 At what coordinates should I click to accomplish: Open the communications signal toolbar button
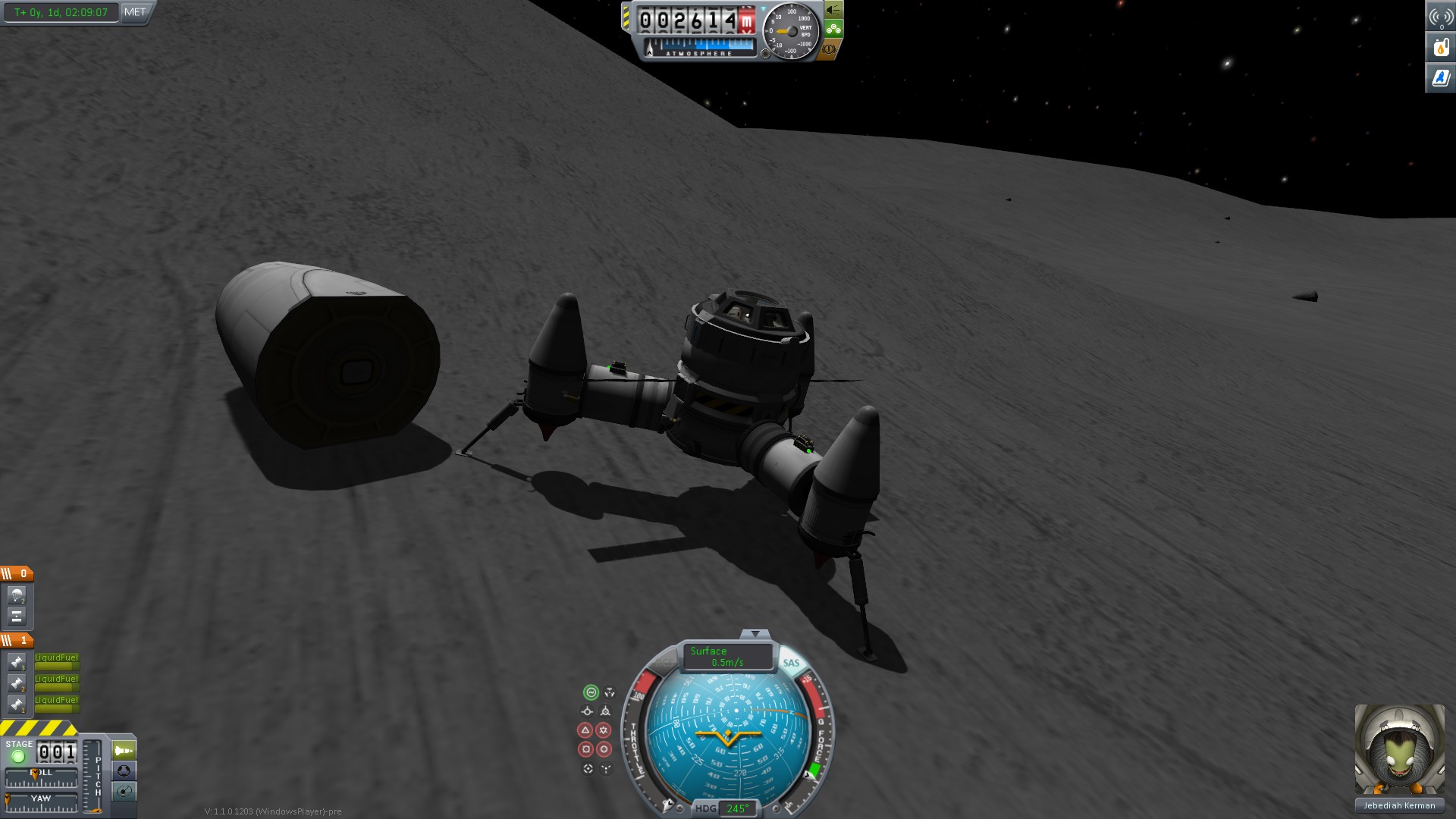pyautogui.click(x=1441, y=17)
